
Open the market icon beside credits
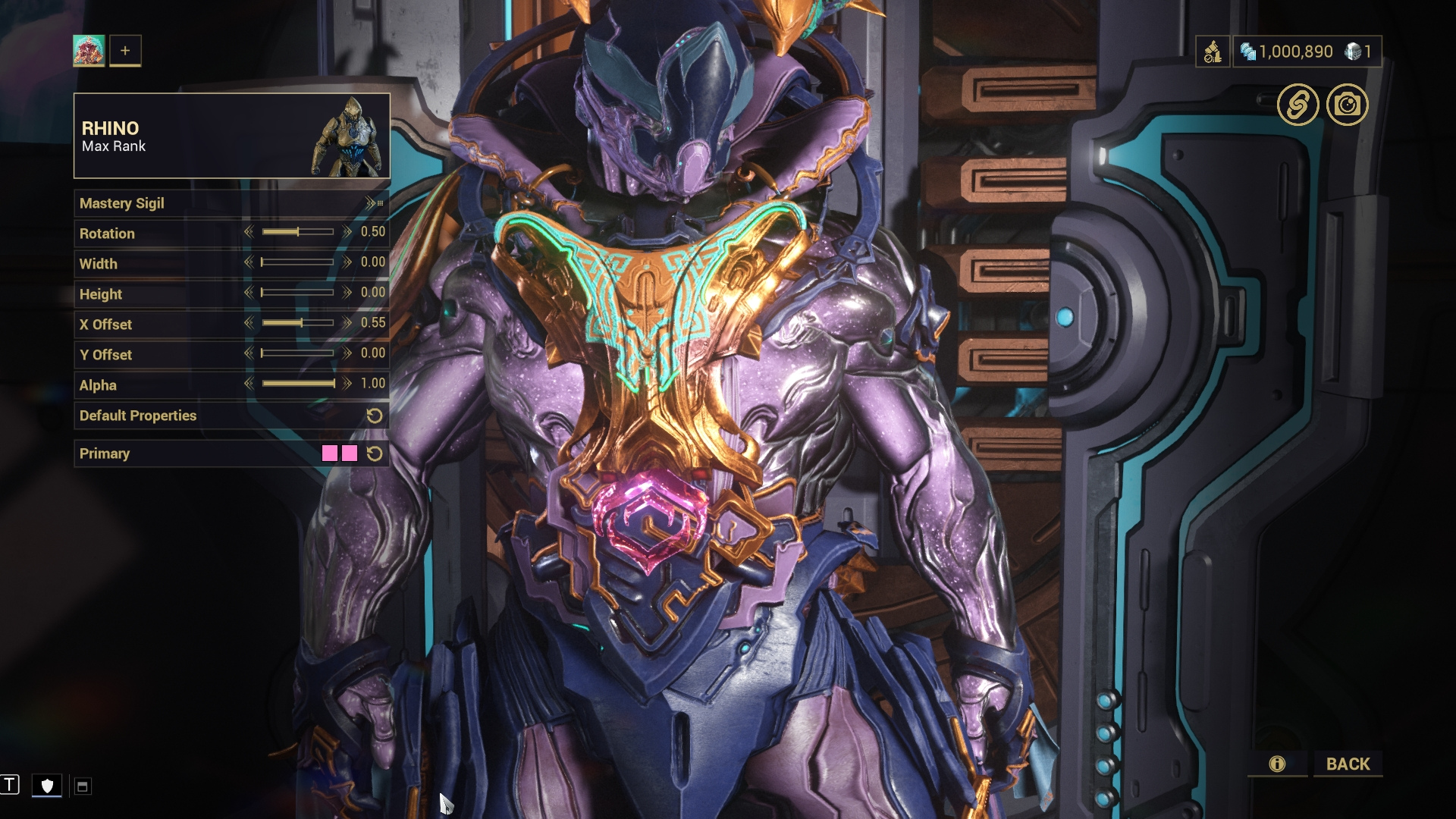1212,52
